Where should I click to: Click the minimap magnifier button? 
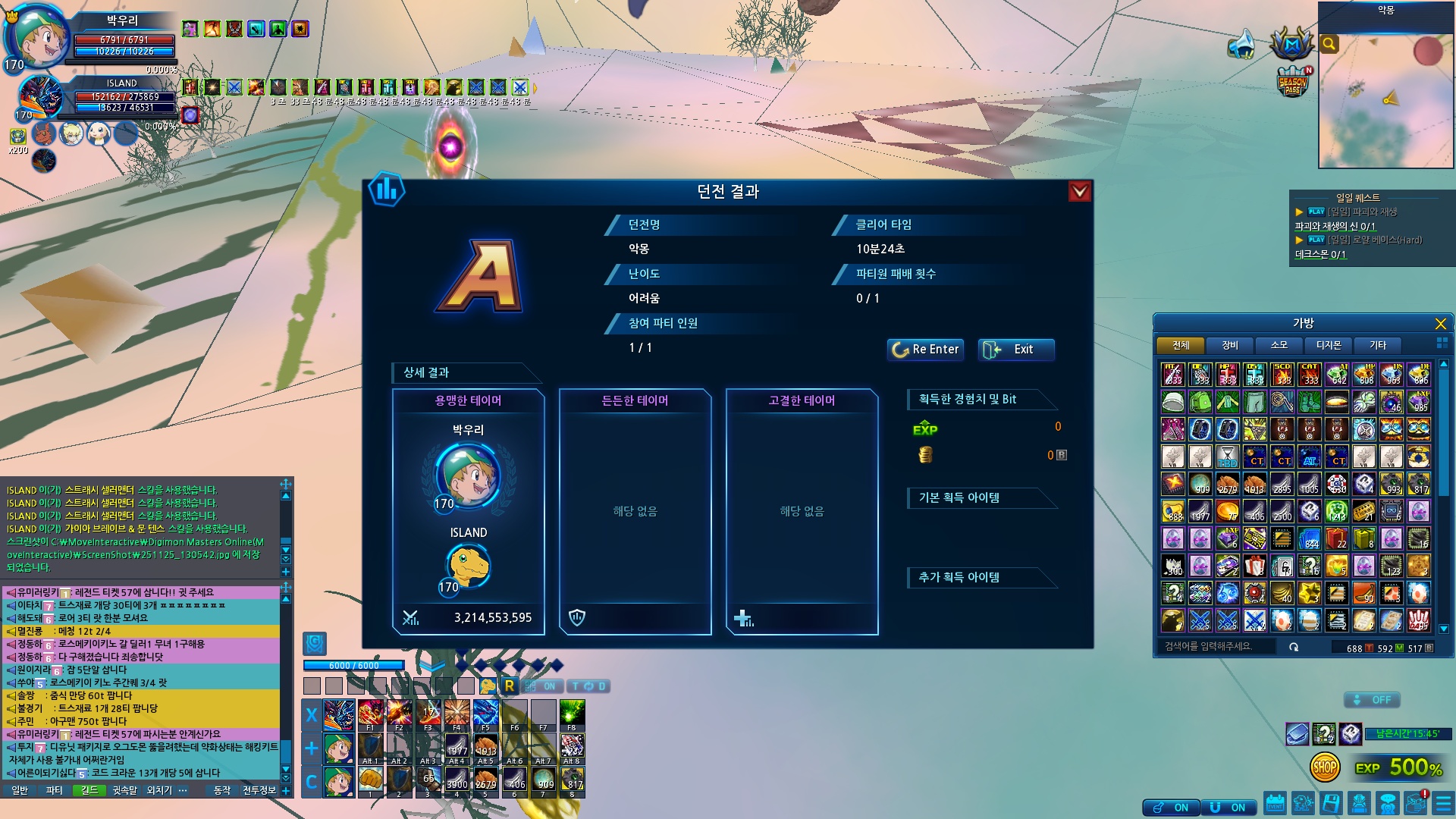(1329, 44)
